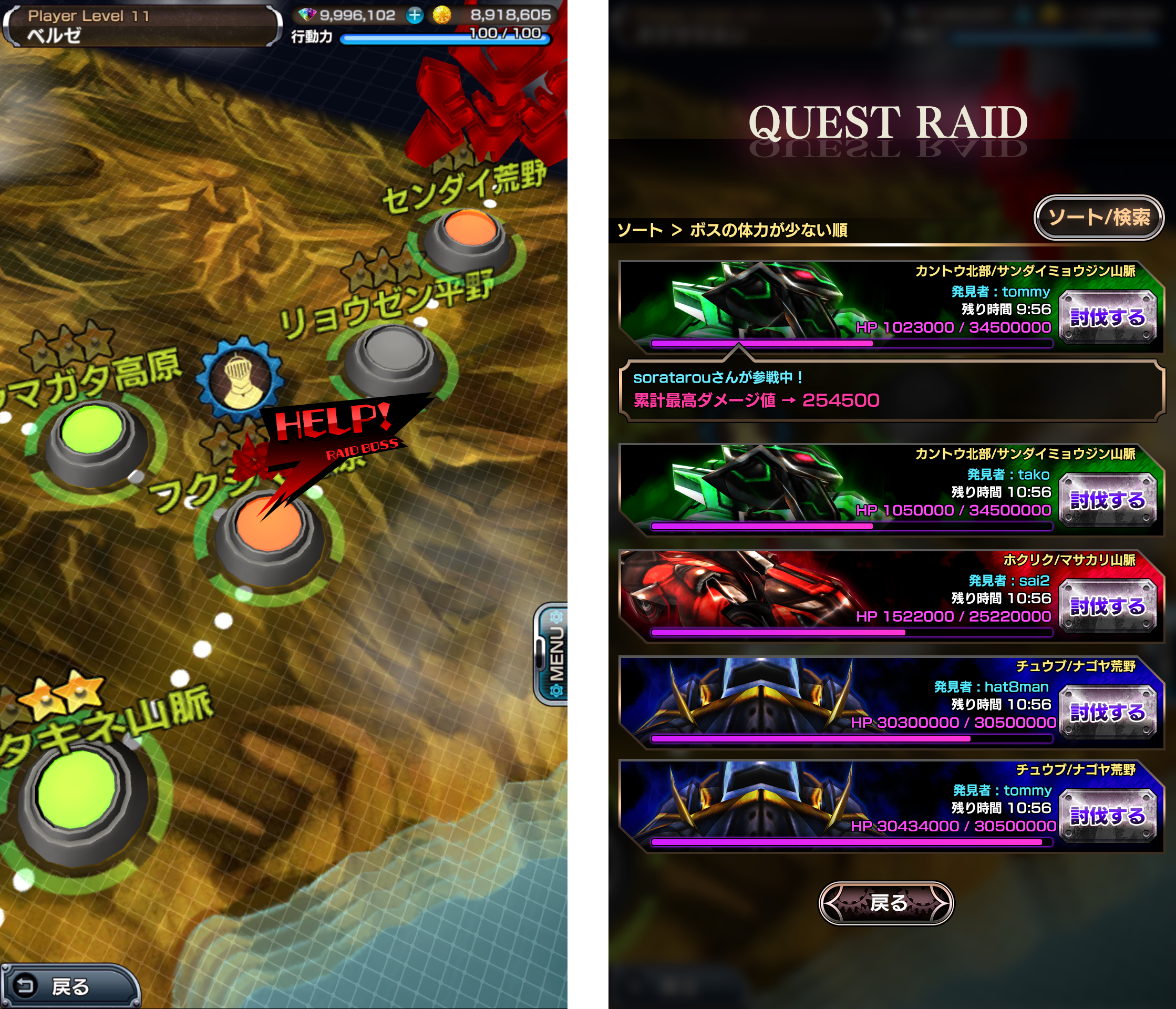Go back from the Quest Raid list
Screen dimensions: 1176x1009
click(x=885, y=902)
